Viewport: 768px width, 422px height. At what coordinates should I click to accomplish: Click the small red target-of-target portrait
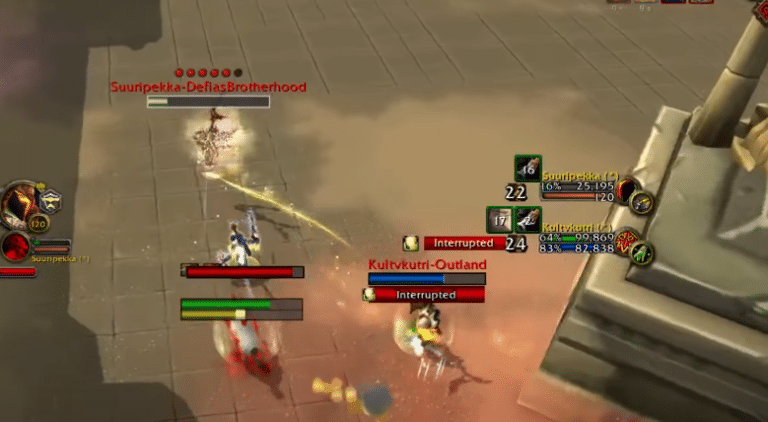coord(15,246)
